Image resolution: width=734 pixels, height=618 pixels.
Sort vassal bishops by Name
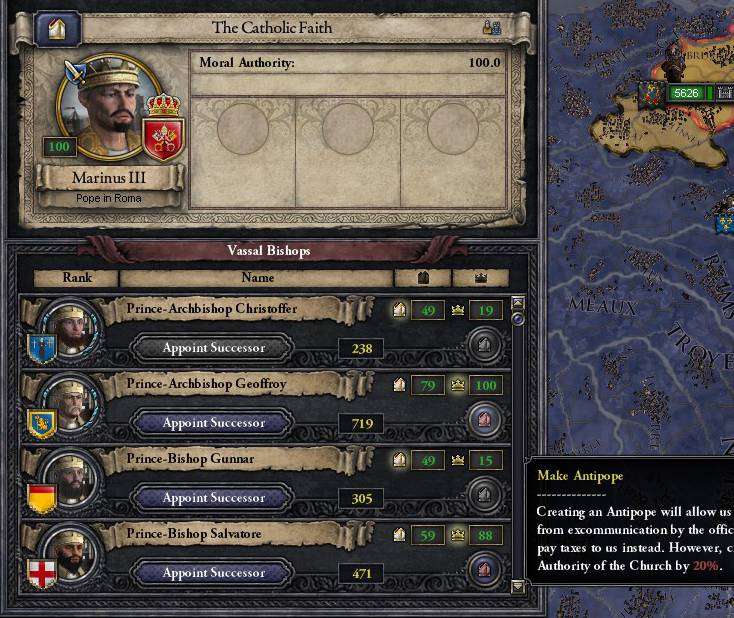pyautogui.click(x=256, y=278)
